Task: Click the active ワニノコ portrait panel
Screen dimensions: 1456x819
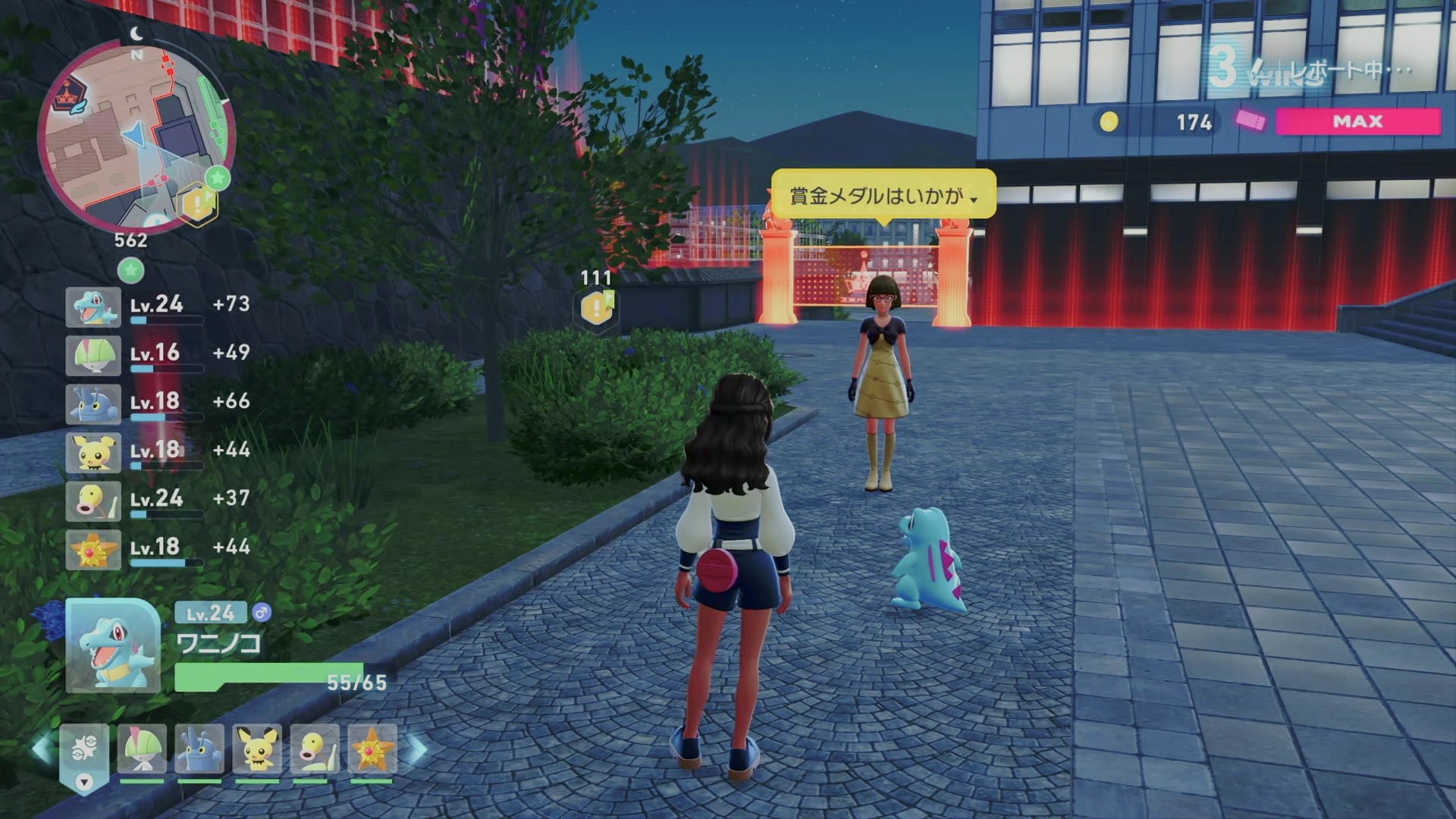Action: [x=112, y=645]
